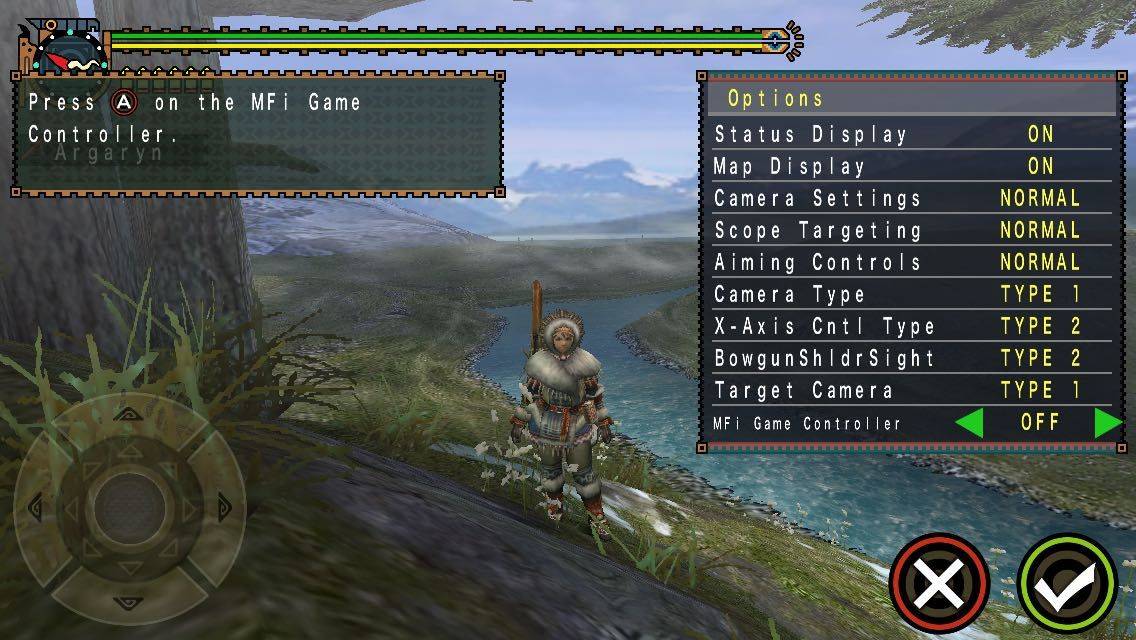Image resolution: width=1136 pixels, height=640 pixels.
Task: Choose the Map Display option row
Action: coord(910,166)
